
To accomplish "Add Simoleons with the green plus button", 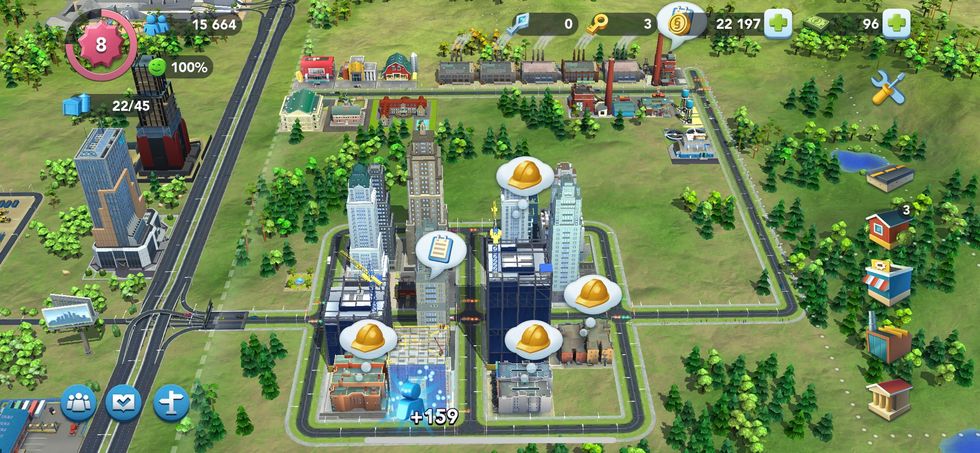I will tap(777, 24).
